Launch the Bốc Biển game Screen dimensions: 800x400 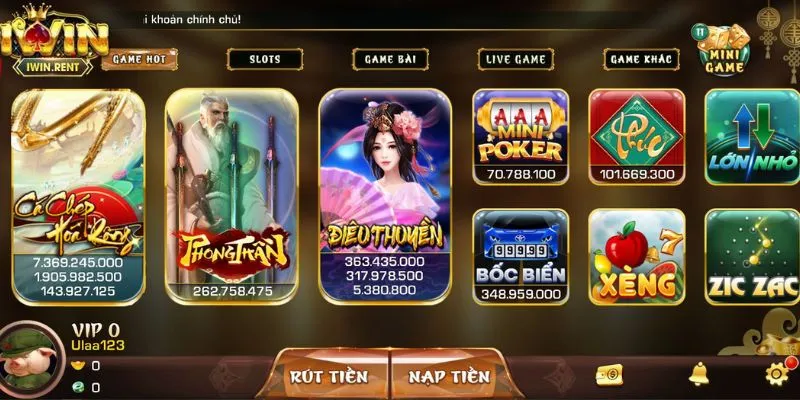(x=520, y=255)
